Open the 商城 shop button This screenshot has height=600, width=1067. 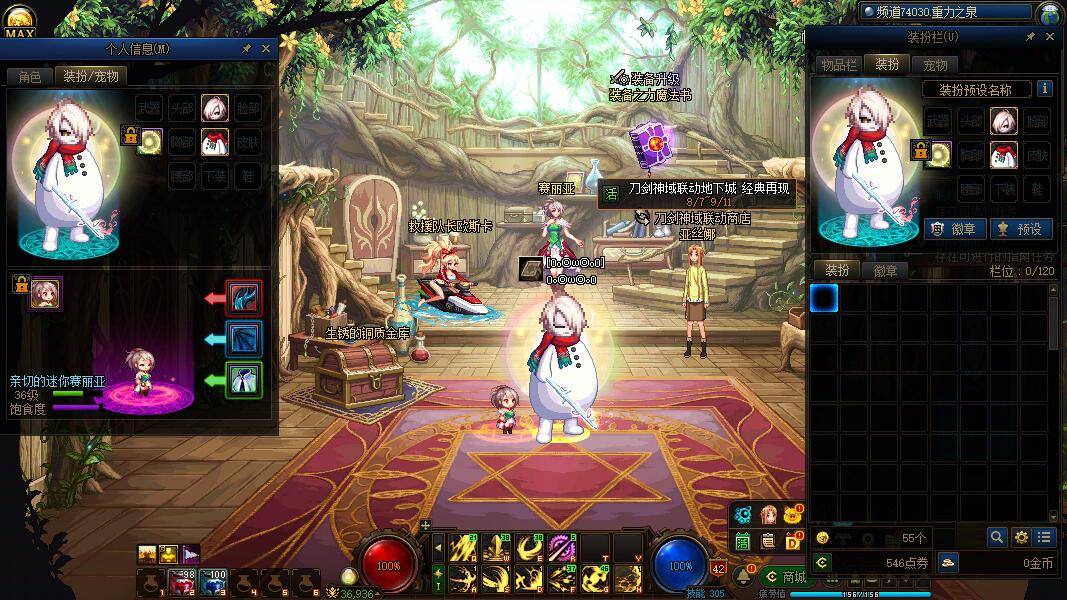[785, 577]
